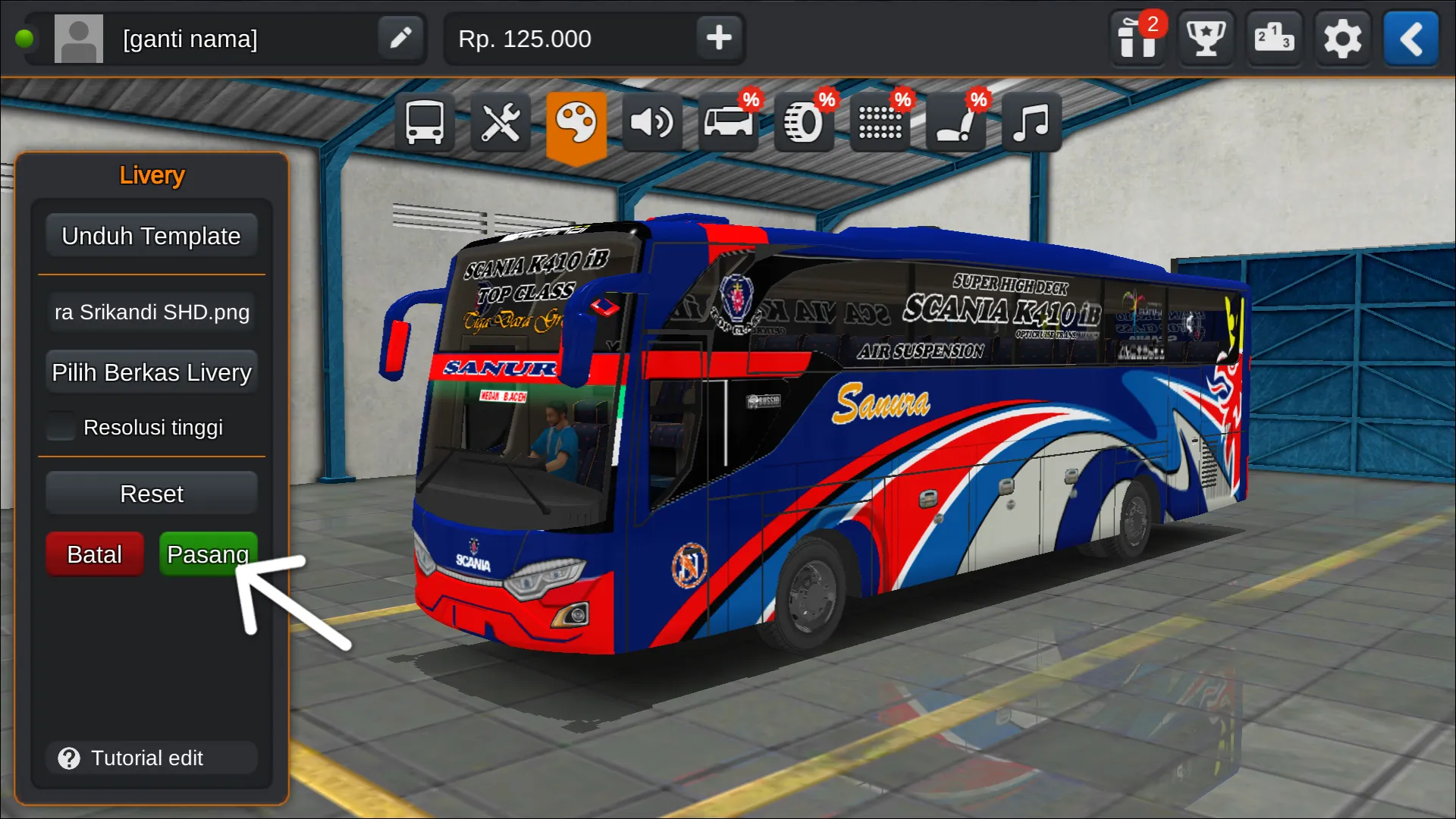Screen dimensions: 1456x819
Task: Open the gear settings menu
Action: (1342, 39)
